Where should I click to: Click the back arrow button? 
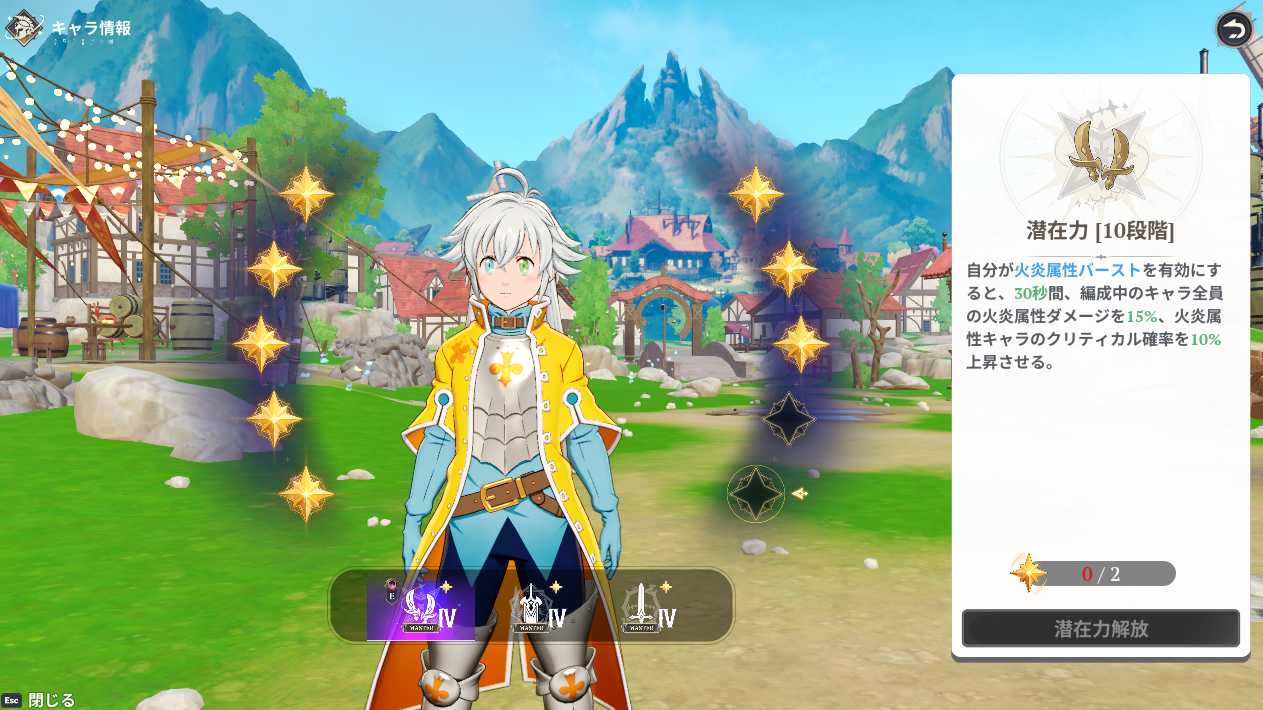pos(1234,29)
